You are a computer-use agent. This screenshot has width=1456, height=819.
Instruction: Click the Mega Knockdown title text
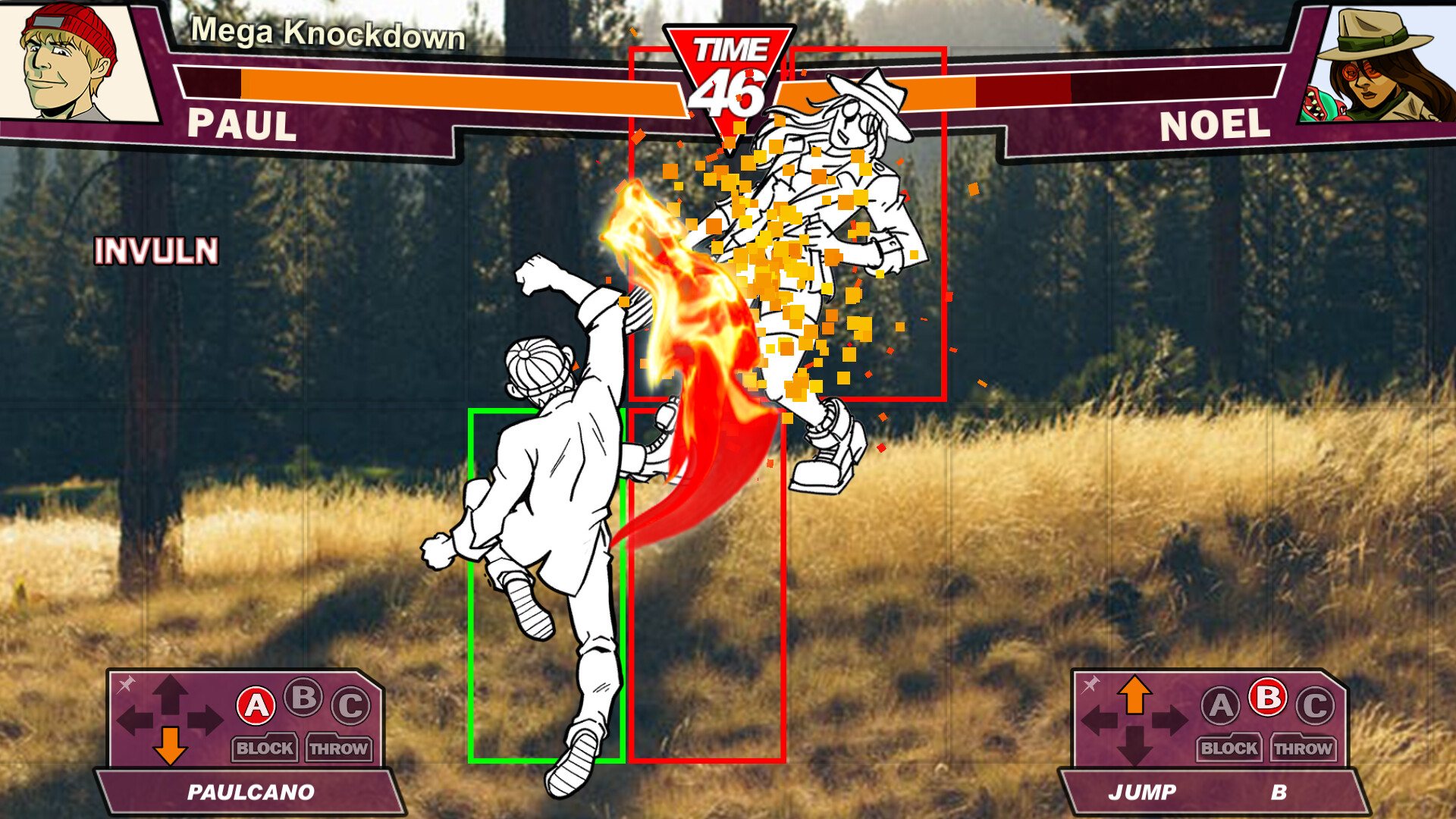pos(328,33)
